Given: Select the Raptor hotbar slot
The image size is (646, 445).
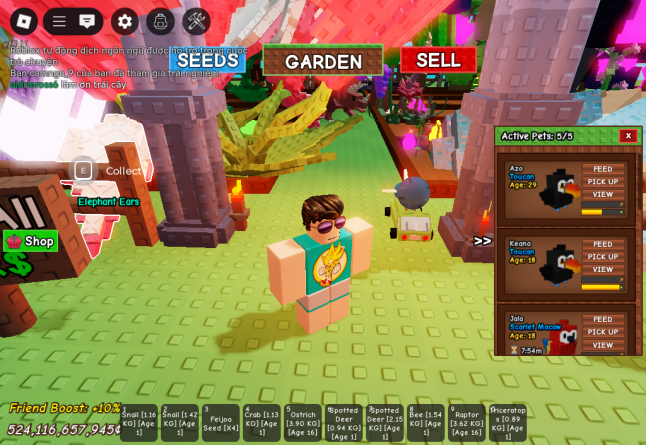Looking at the screenshot, I should tap(467, 423).
